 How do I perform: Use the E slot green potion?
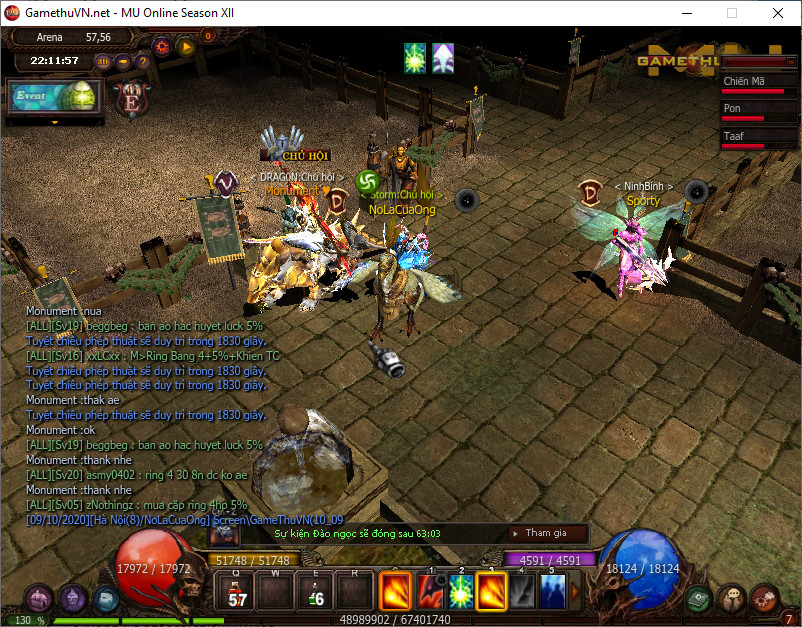pos(316,590)
